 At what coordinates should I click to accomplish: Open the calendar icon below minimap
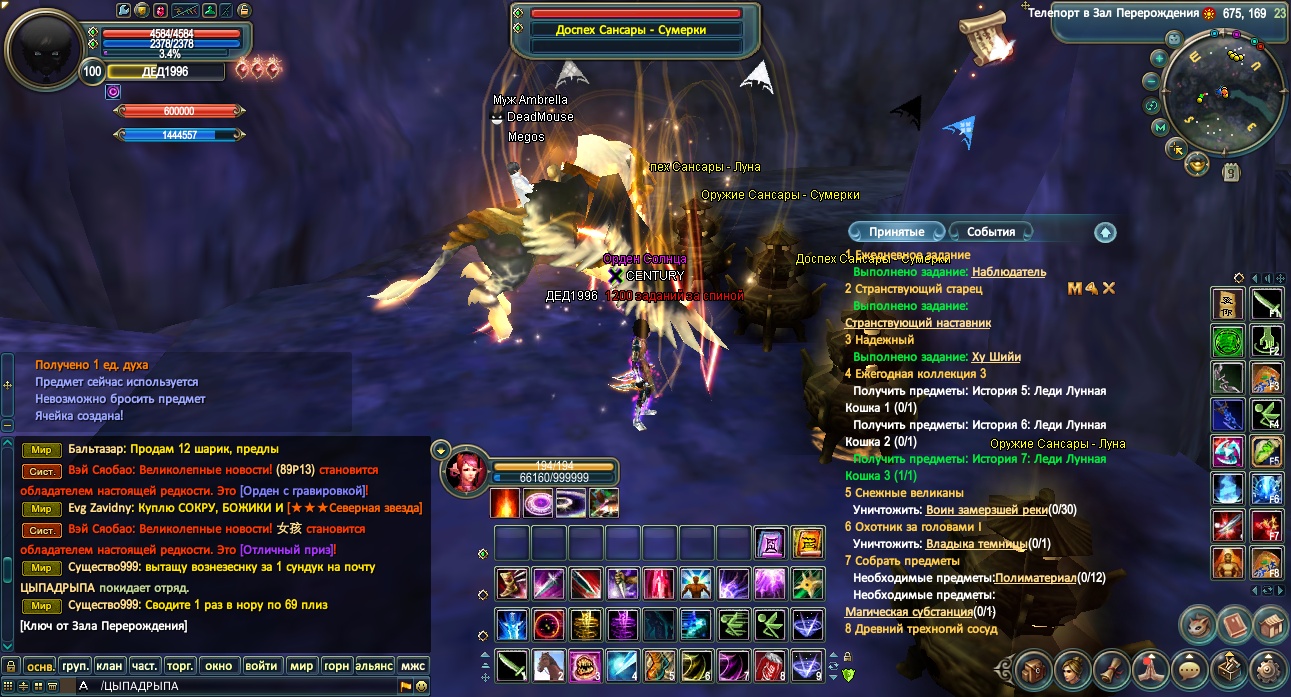point(1231,172)
